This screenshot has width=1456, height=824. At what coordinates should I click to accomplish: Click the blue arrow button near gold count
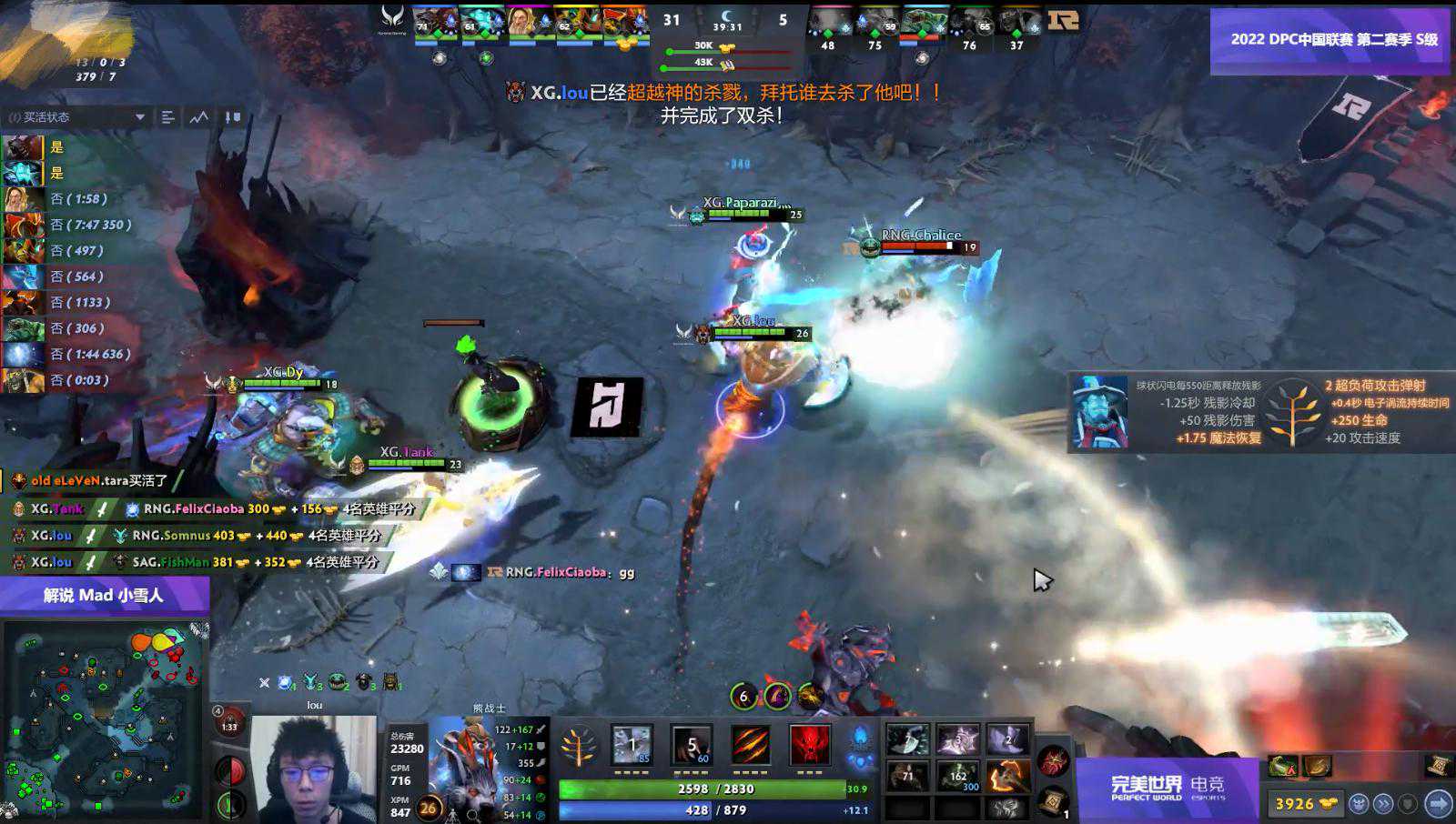click(1438, 803)
